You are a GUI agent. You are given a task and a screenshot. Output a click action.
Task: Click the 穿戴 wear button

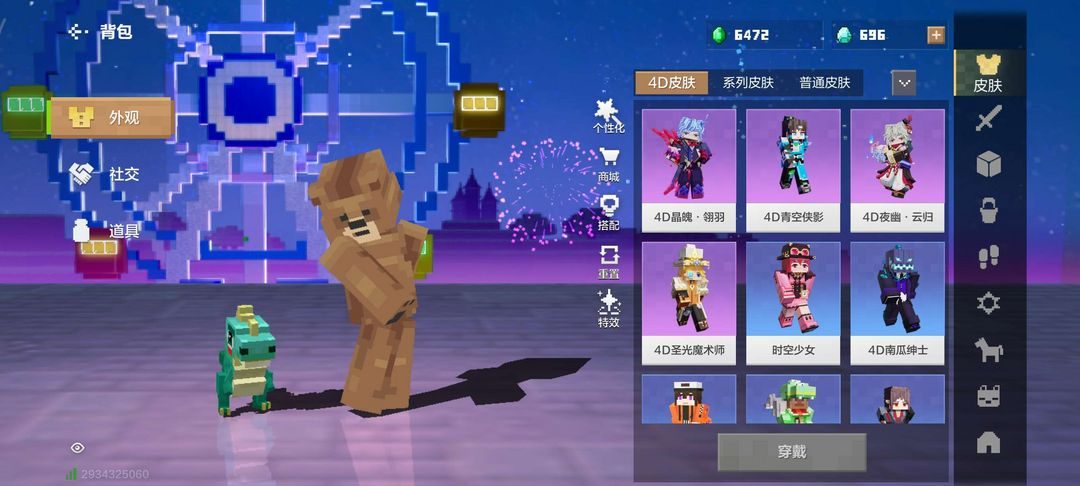791,452
